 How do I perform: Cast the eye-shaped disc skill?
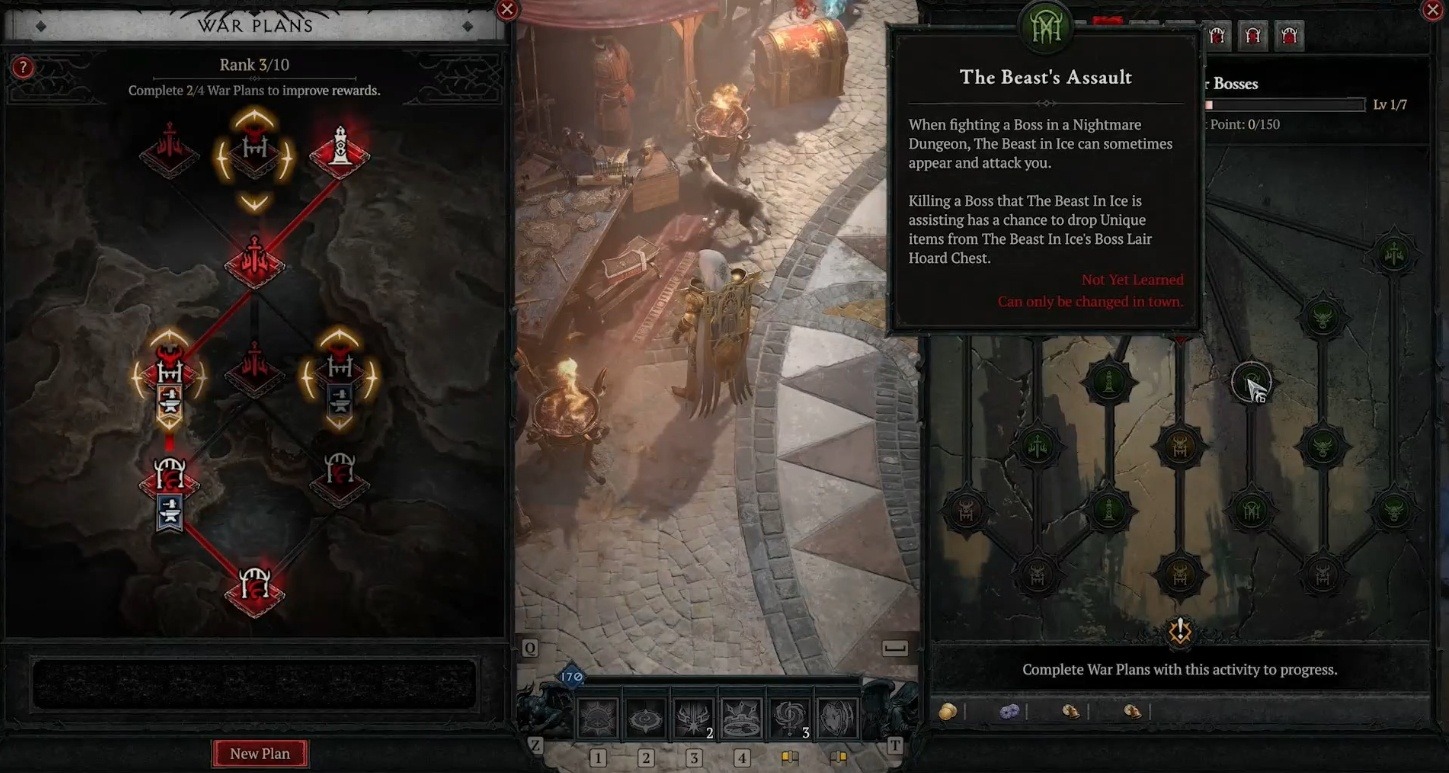[645, 718]
